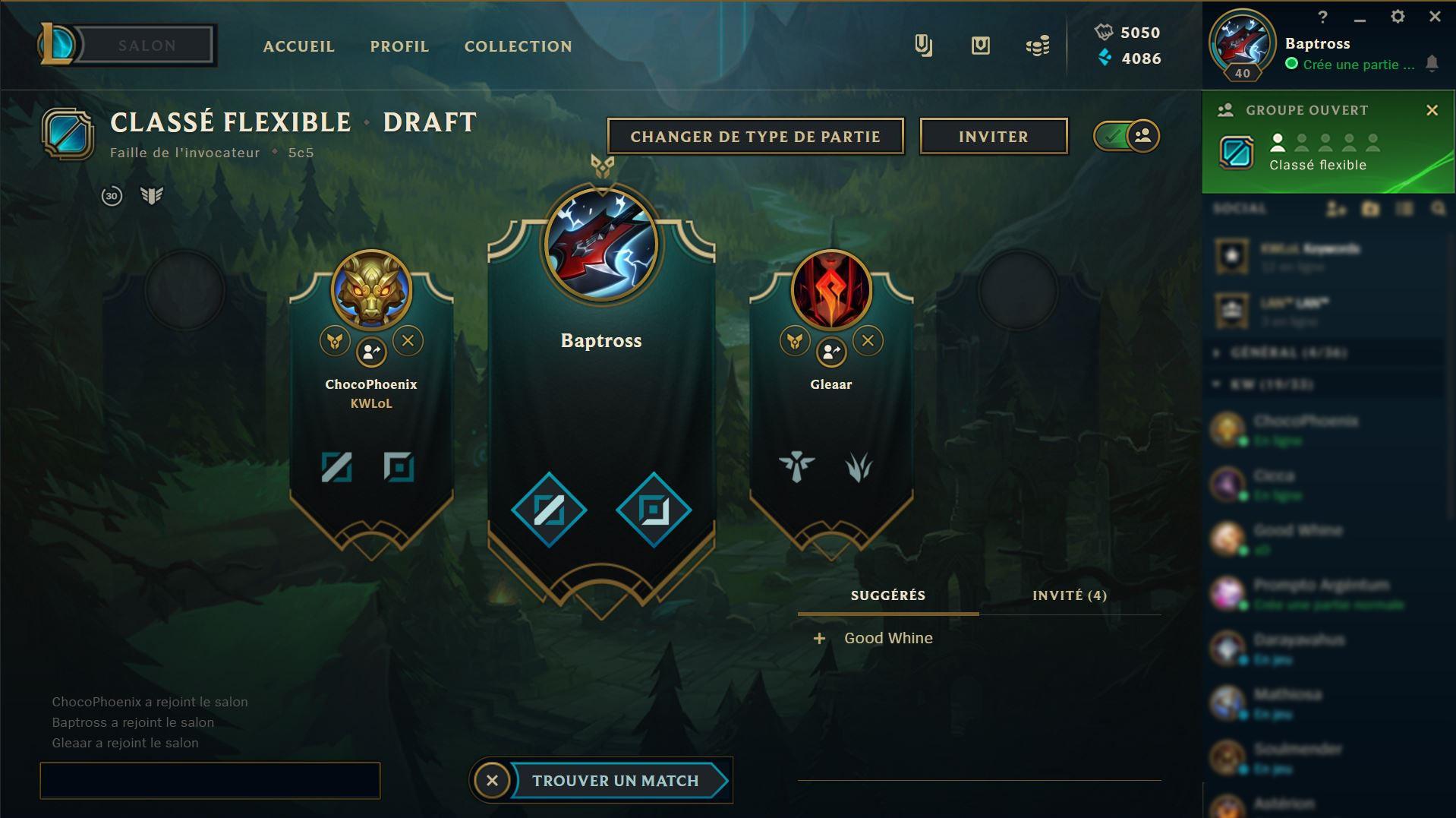Open the Inviter dialog
1456x818 pixels.
(x=993, y=137)
